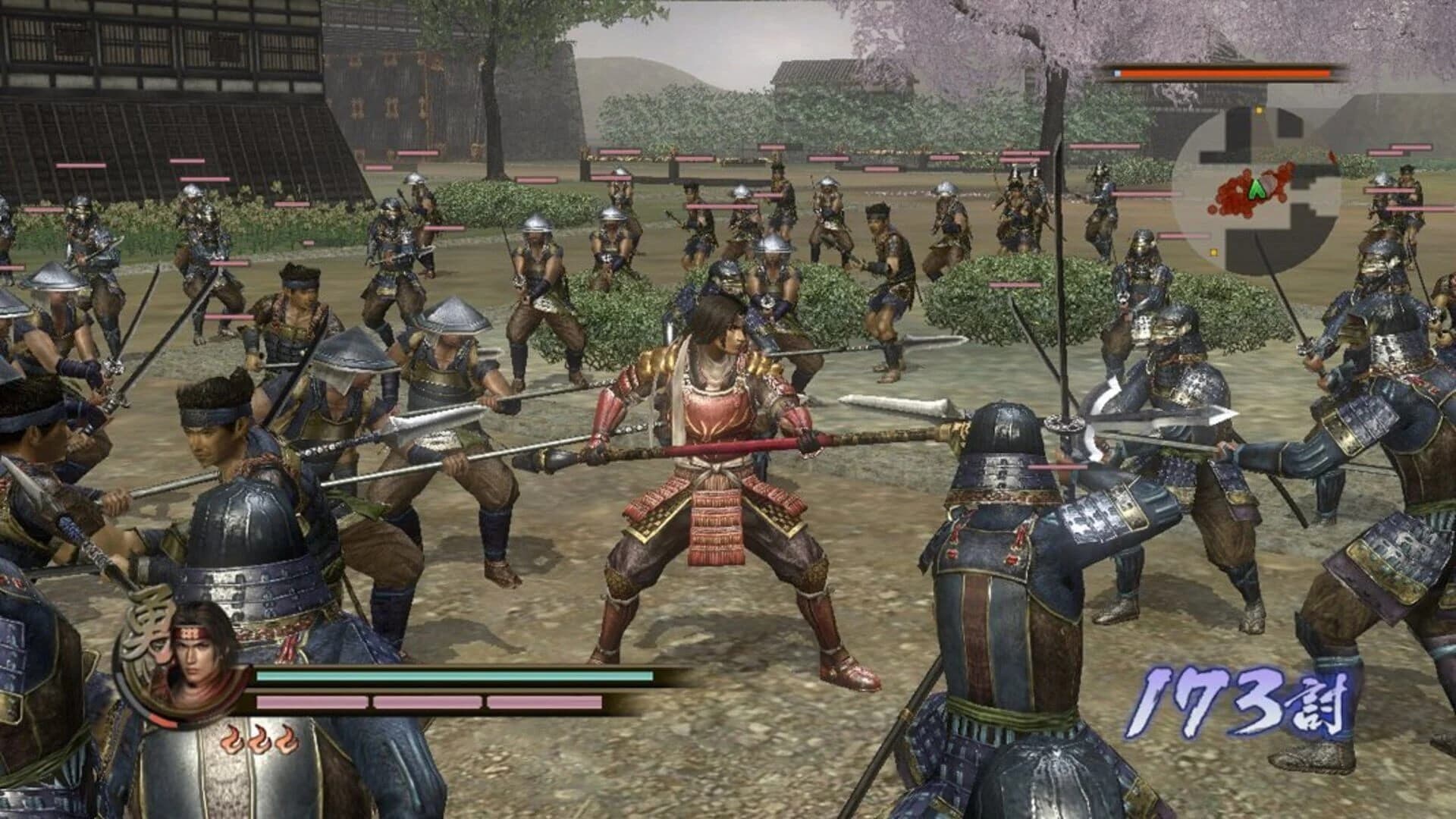
Task: Click the upper yellow objective marker on minimap
Action: 1259,111
